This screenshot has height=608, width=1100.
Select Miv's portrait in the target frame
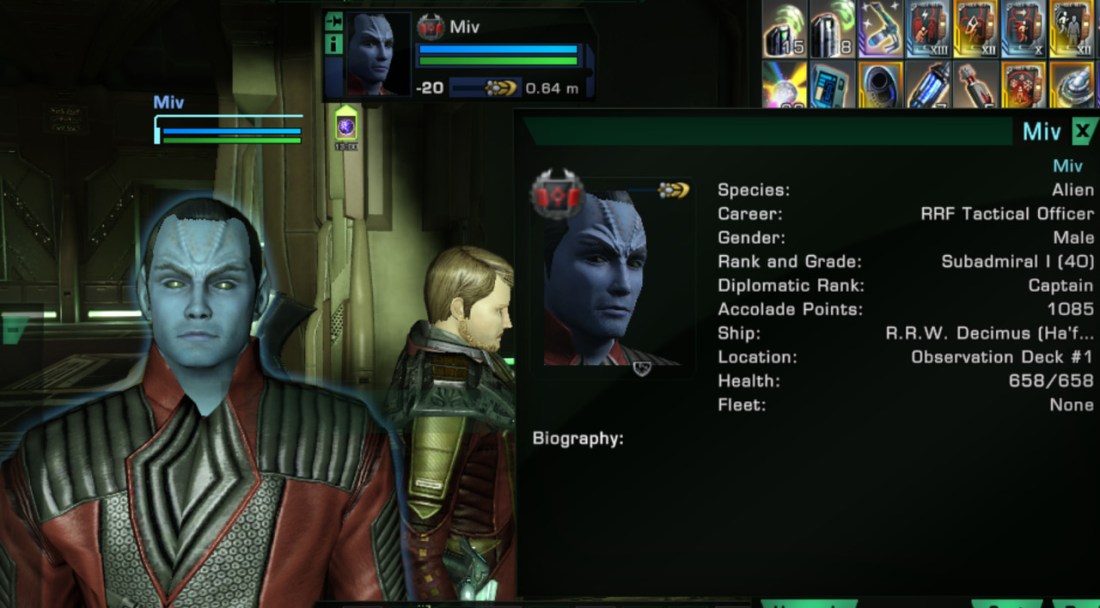(378, 55)
